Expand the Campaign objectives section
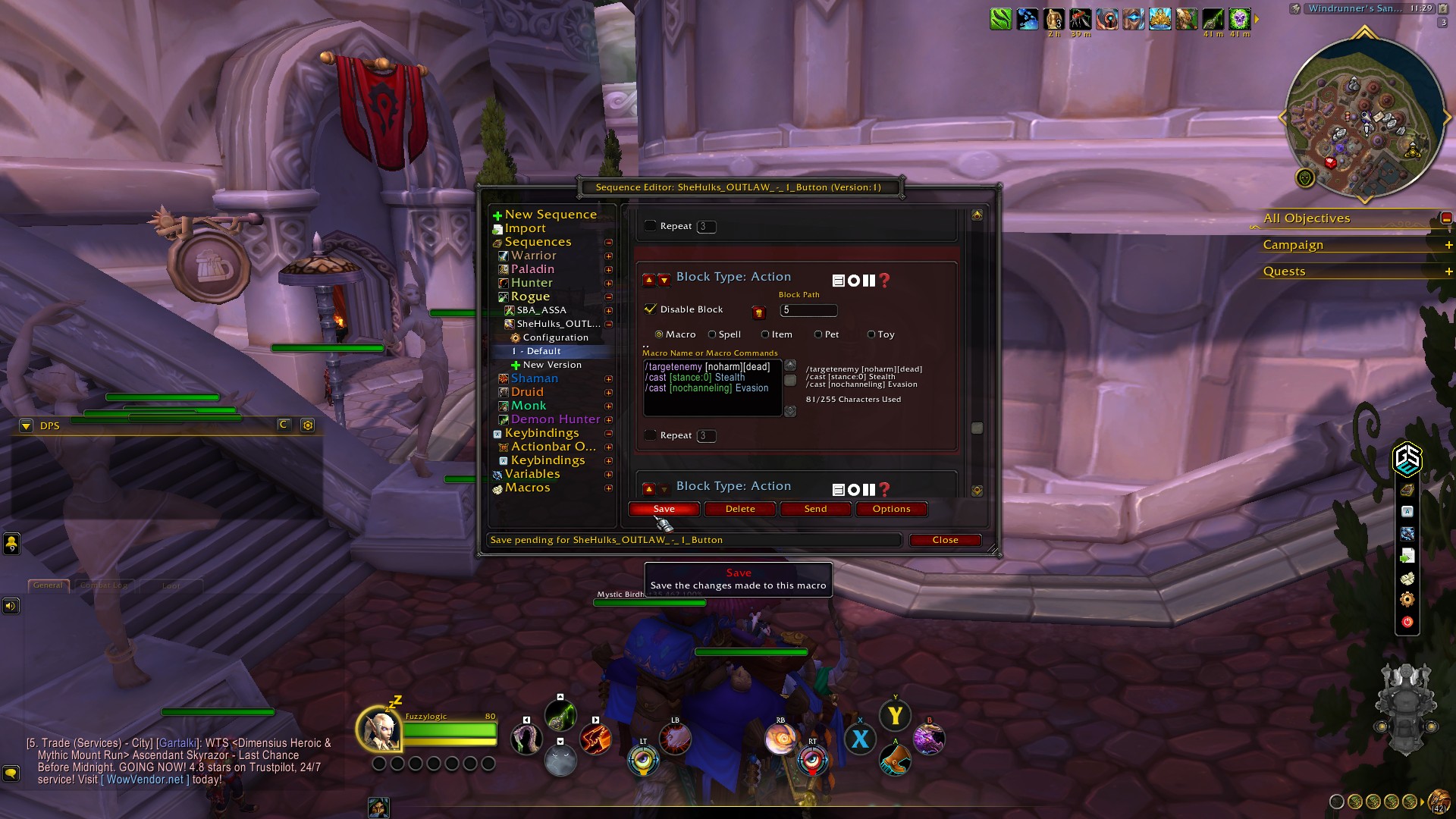The height and width of the screenshot is (819, 1456). pyautogui.click(x=1448, y=245)
